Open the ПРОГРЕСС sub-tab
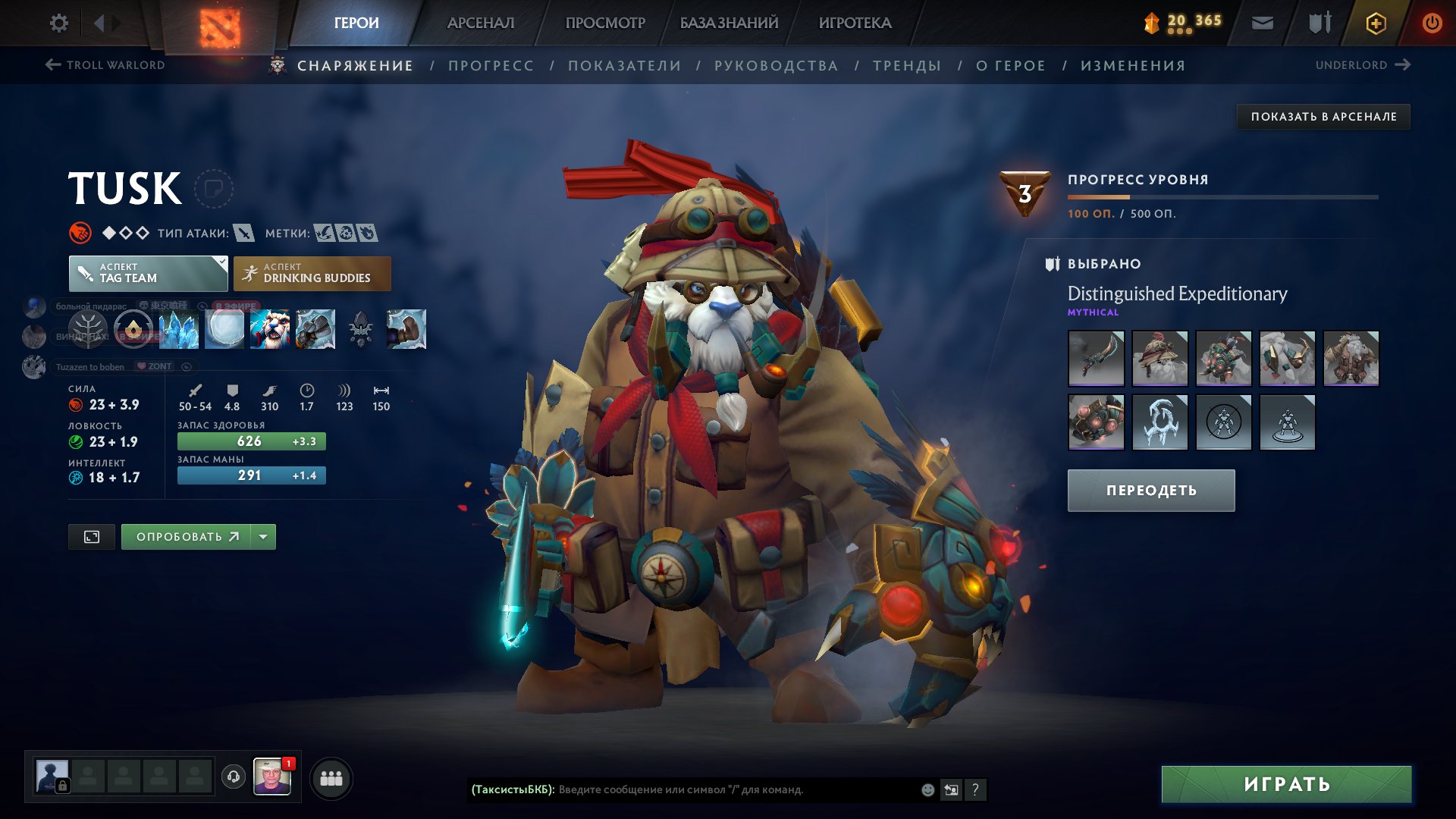 [x=490, y=65]
